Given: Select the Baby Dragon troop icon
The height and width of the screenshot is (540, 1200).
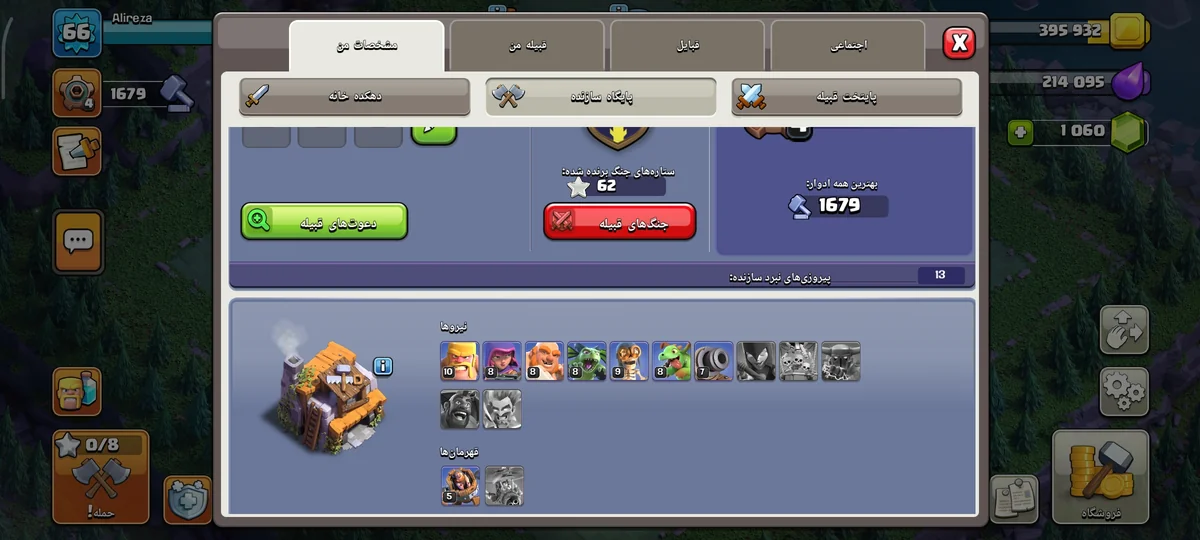Looking at the screenshot, I should click(672, 361).
